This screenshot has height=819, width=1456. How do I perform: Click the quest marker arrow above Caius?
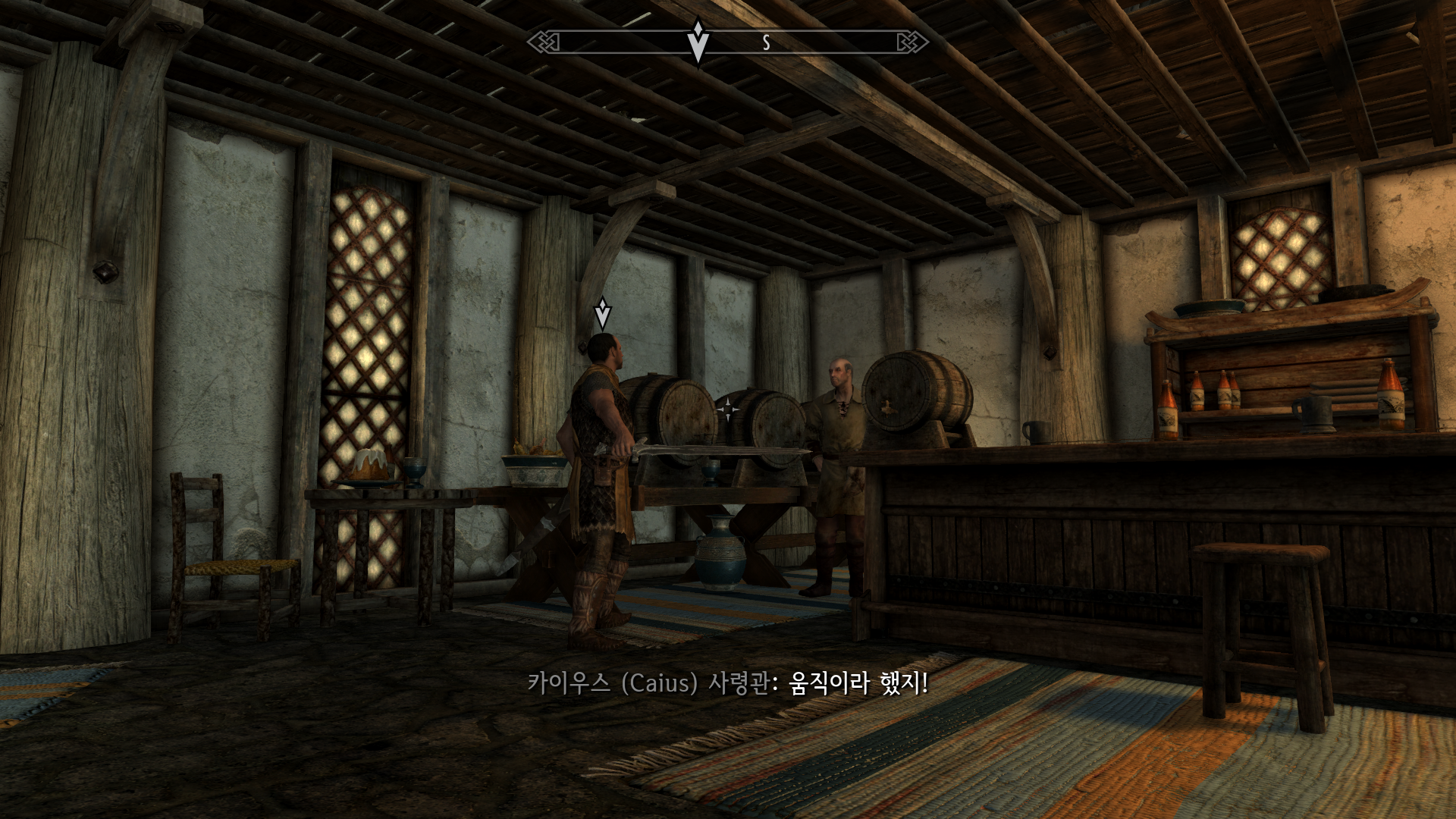(x=603, y=313)
